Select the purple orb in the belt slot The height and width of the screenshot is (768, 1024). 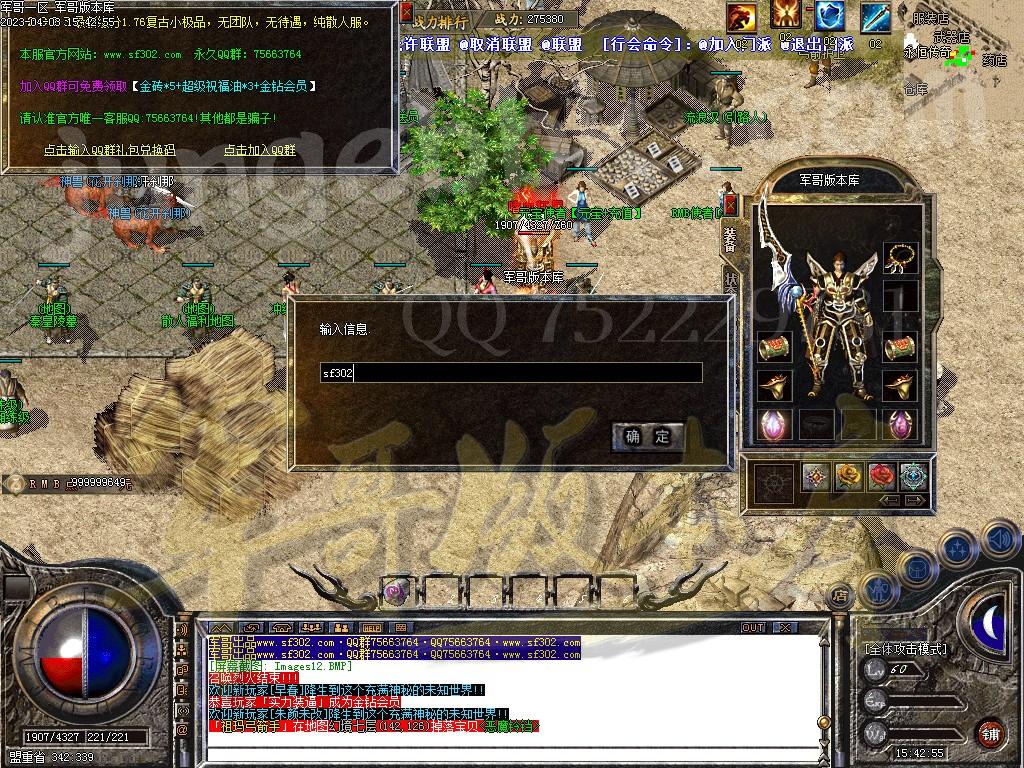395,591
